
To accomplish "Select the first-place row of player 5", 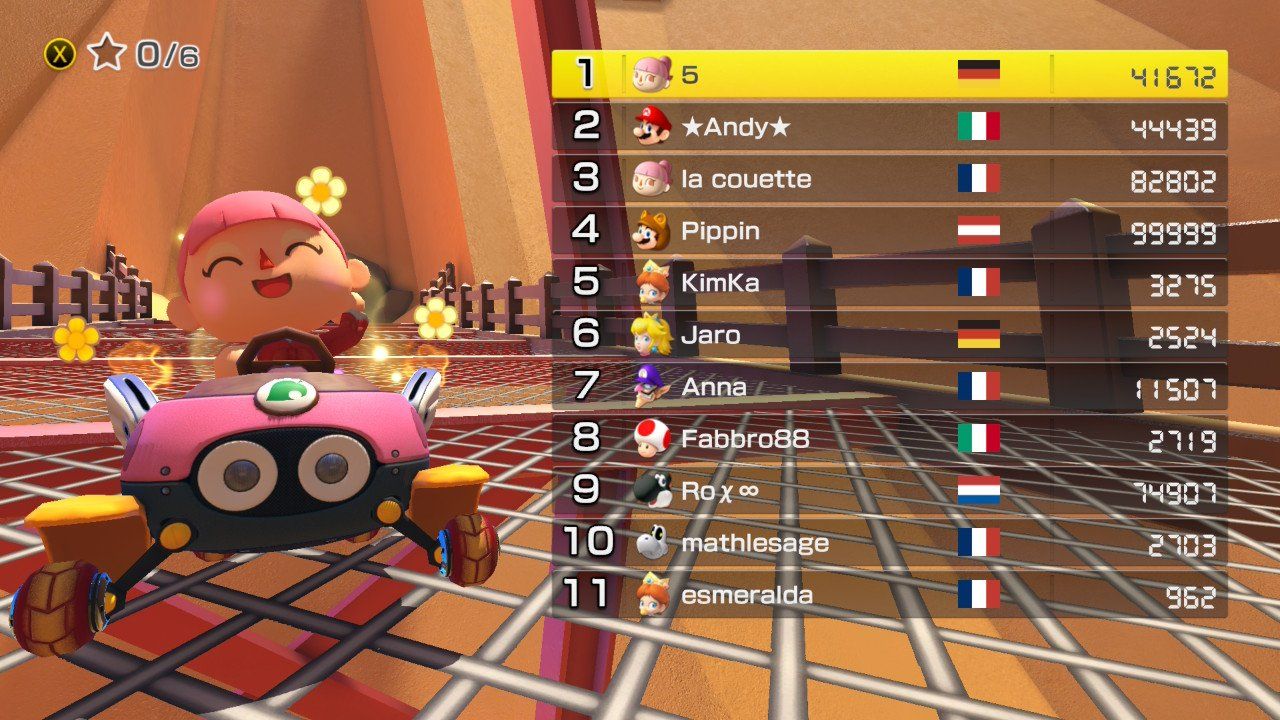I will coord(889,75).
